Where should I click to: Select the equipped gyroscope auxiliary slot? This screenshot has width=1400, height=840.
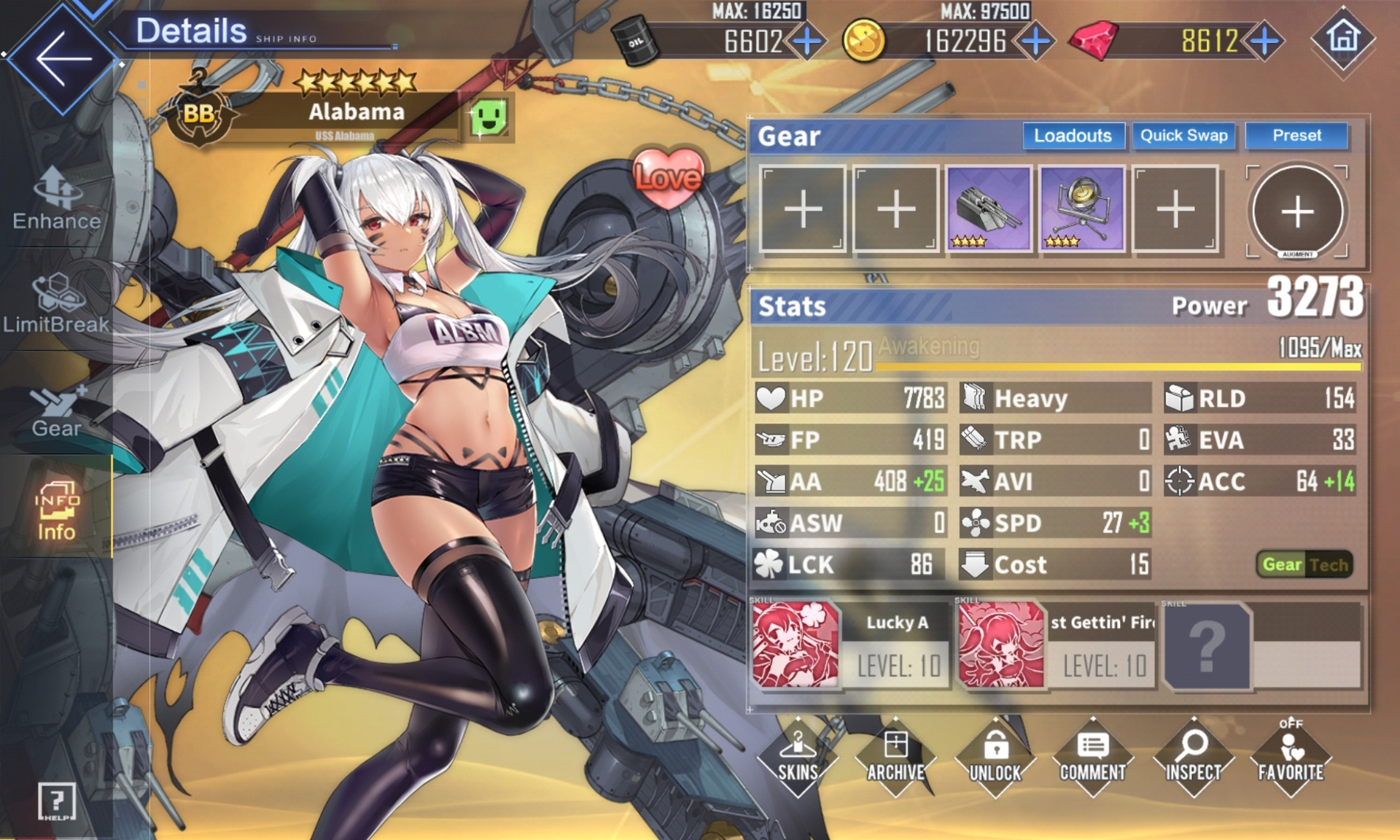(1081, 209)
